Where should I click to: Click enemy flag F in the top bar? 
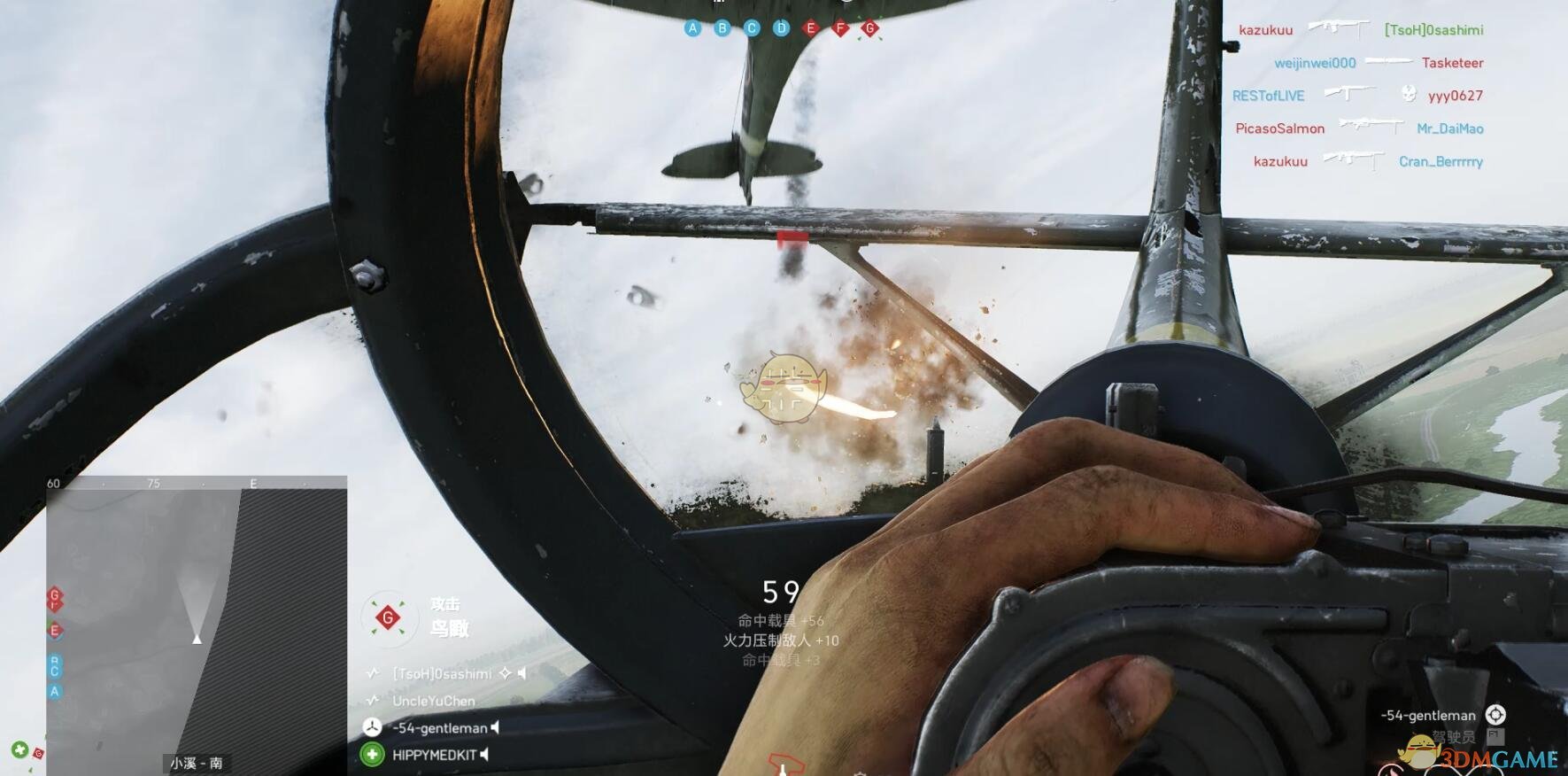click(840, 28)
